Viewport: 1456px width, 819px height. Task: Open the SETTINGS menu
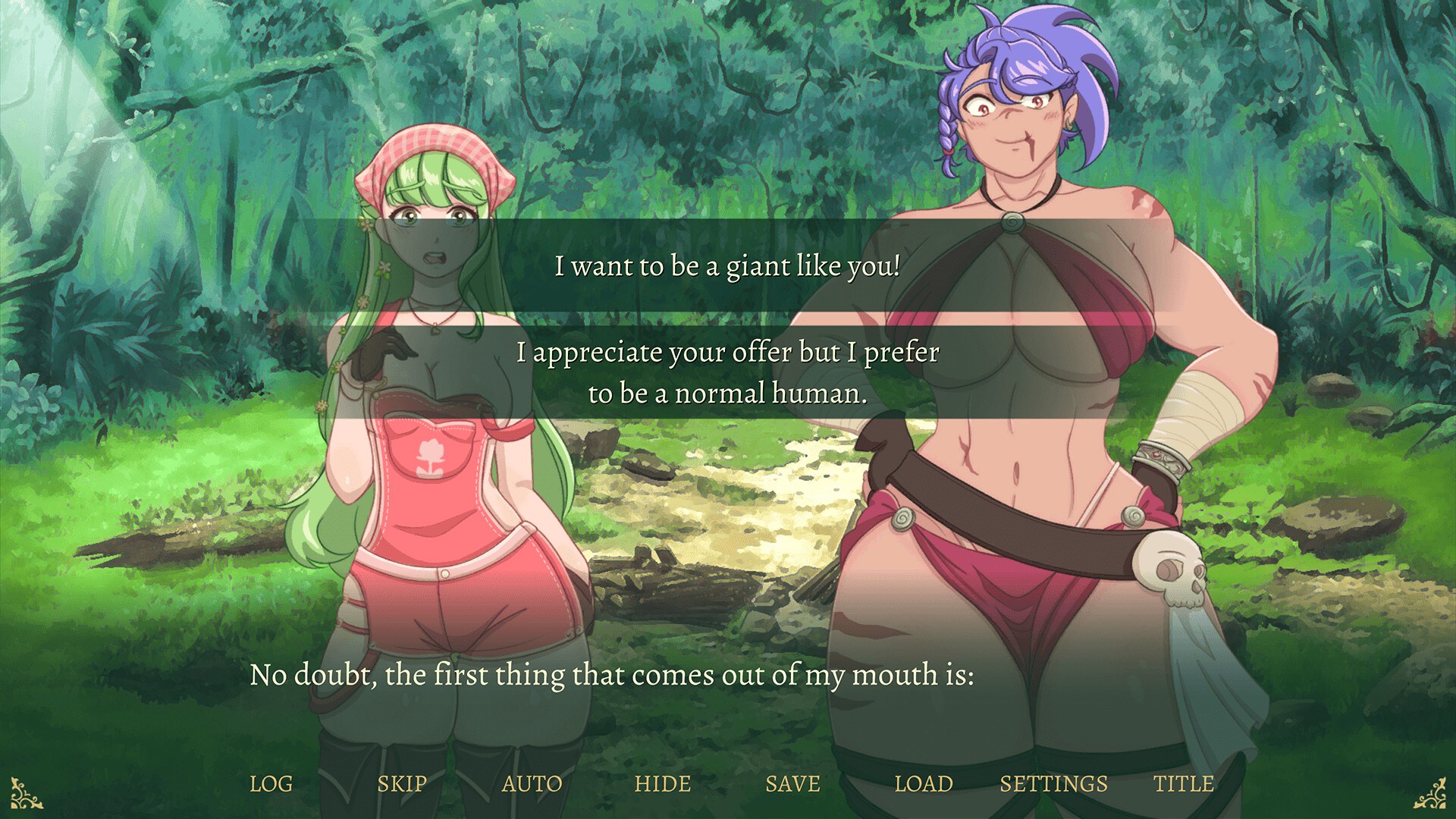coord(1053,783)
